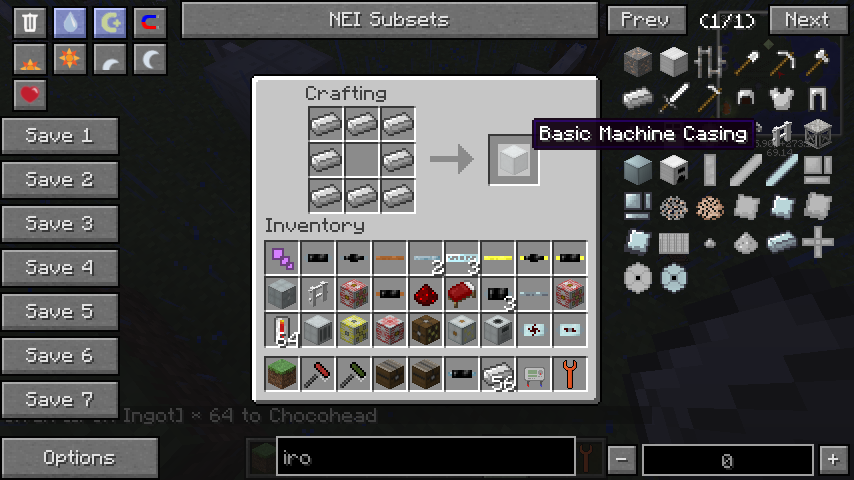Click the red bed inventory slot
This screenshot has width=854, height=480.
(461, 294)
